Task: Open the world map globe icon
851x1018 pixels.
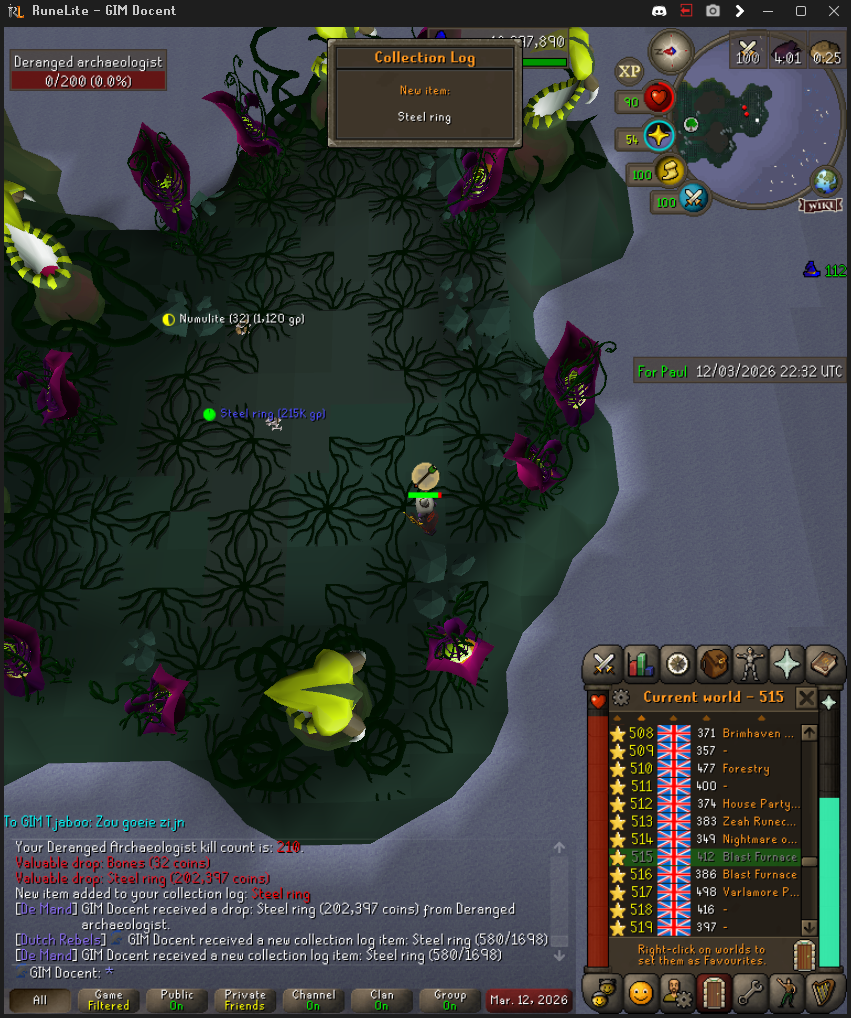Action: coord(826,182)
